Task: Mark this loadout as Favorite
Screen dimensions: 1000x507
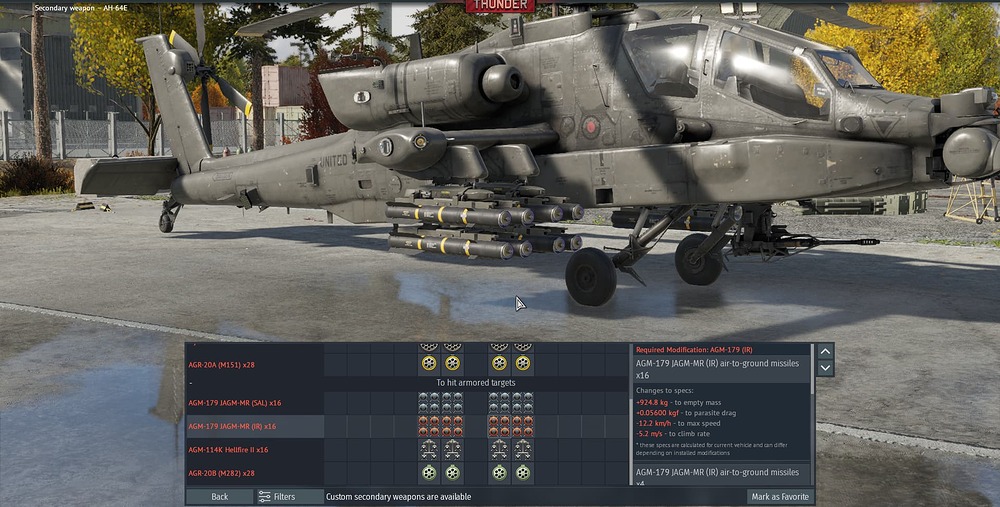Action: click(779, 496)
